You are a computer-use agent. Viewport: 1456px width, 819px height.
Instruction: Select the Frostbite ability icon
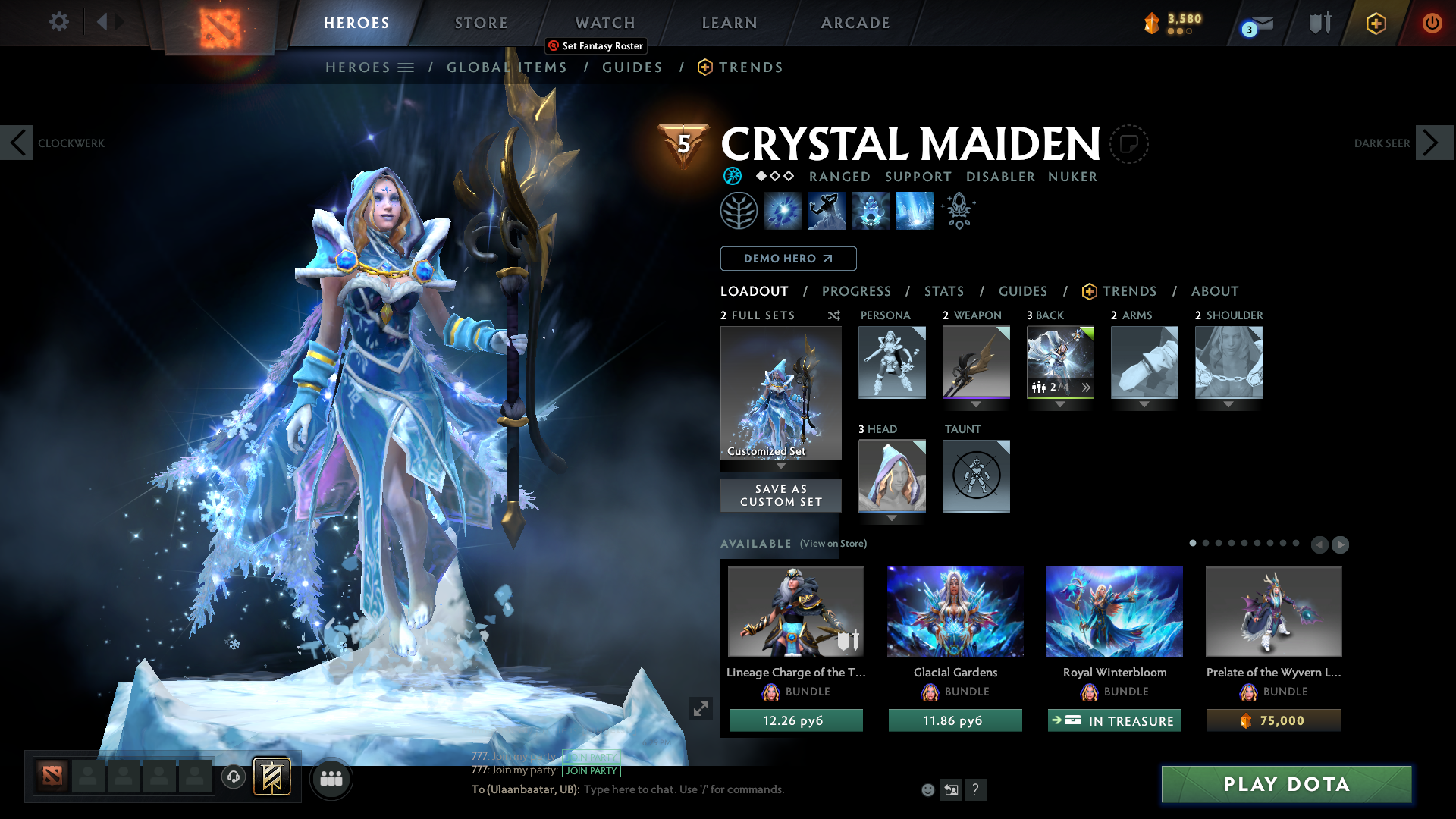point(827,210)
